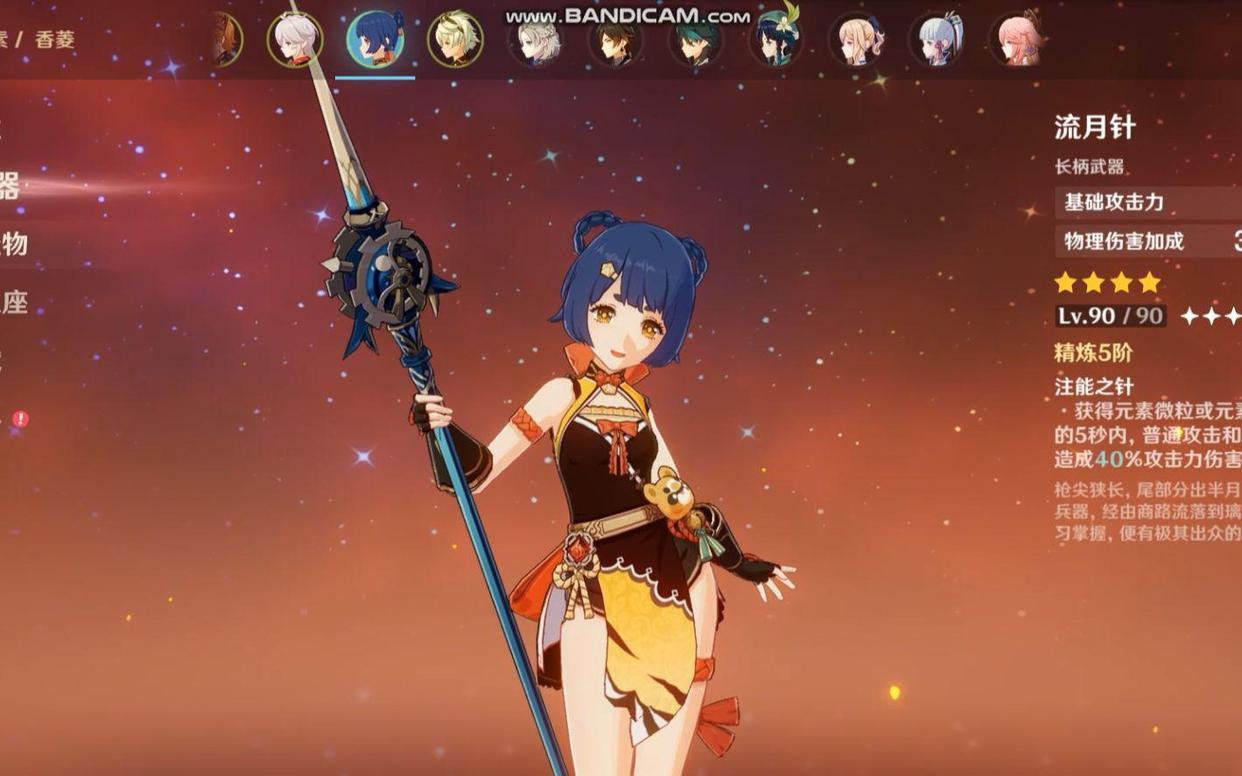
Task: Select the silver-blue haired Ayaka portrait
Action: [x=937, y=40]
